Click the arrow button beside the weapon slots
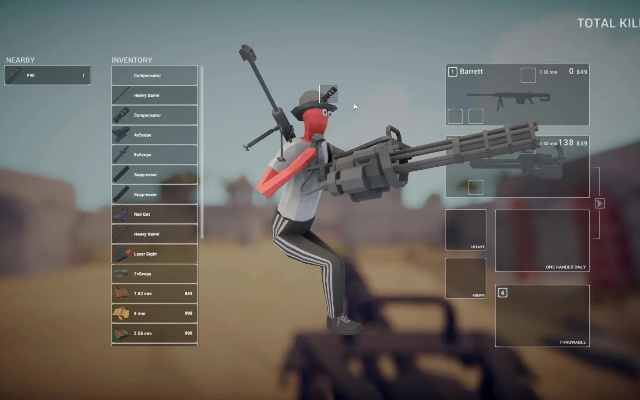 point(600,203)
